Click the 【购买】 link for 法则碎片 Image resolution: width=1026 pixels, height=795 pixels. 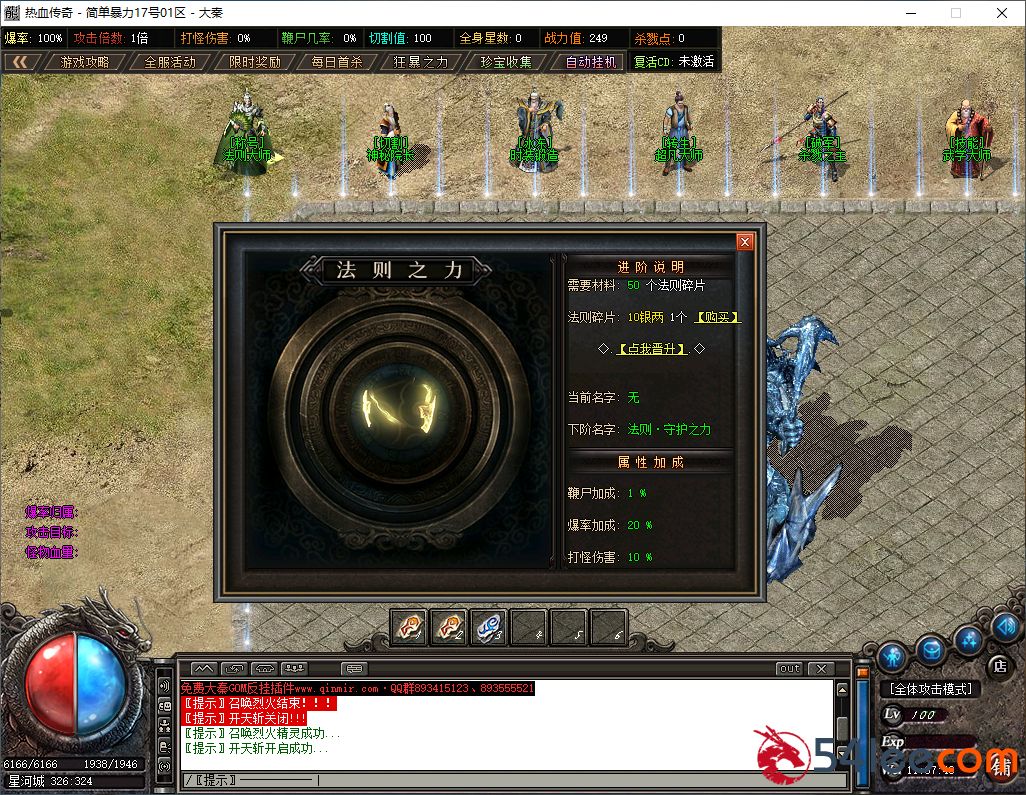tap(719, 317)
